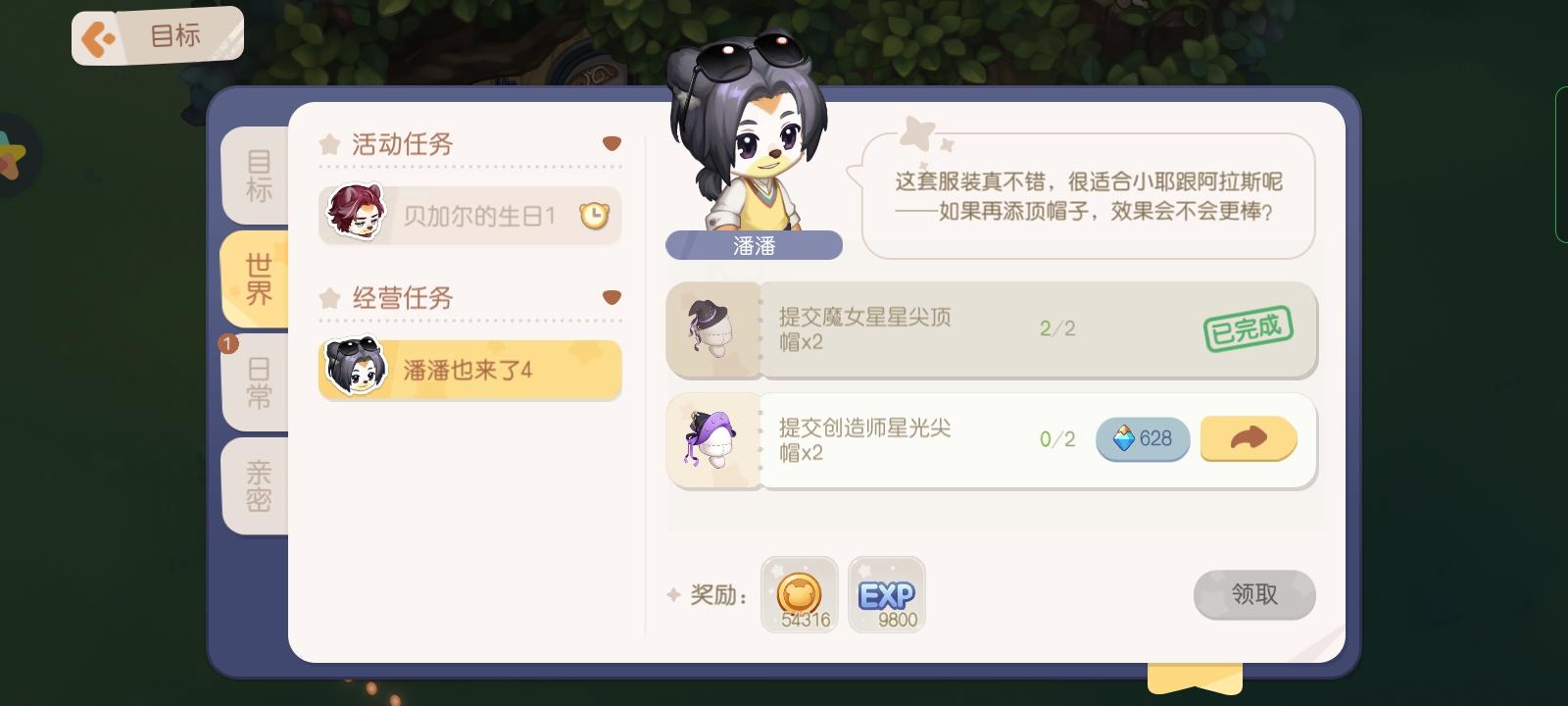Viewport: 1568px width, 706px height.
Task: Click the 0/2 progress counter
Action: pos(1055,439)
